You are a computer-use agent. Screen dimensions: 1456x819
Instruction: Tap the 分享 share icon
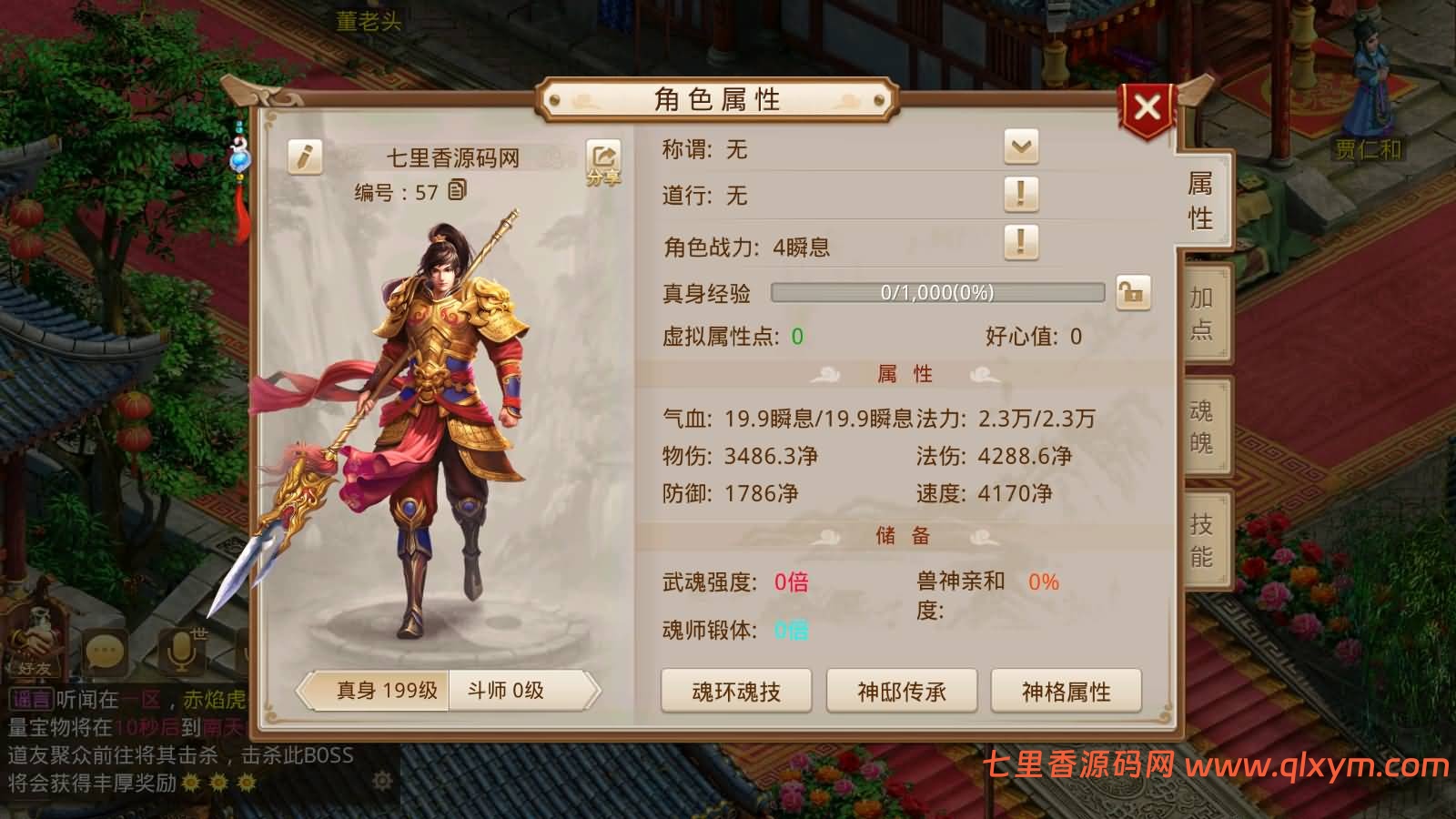pyautogui.click(x=603, y=160)
